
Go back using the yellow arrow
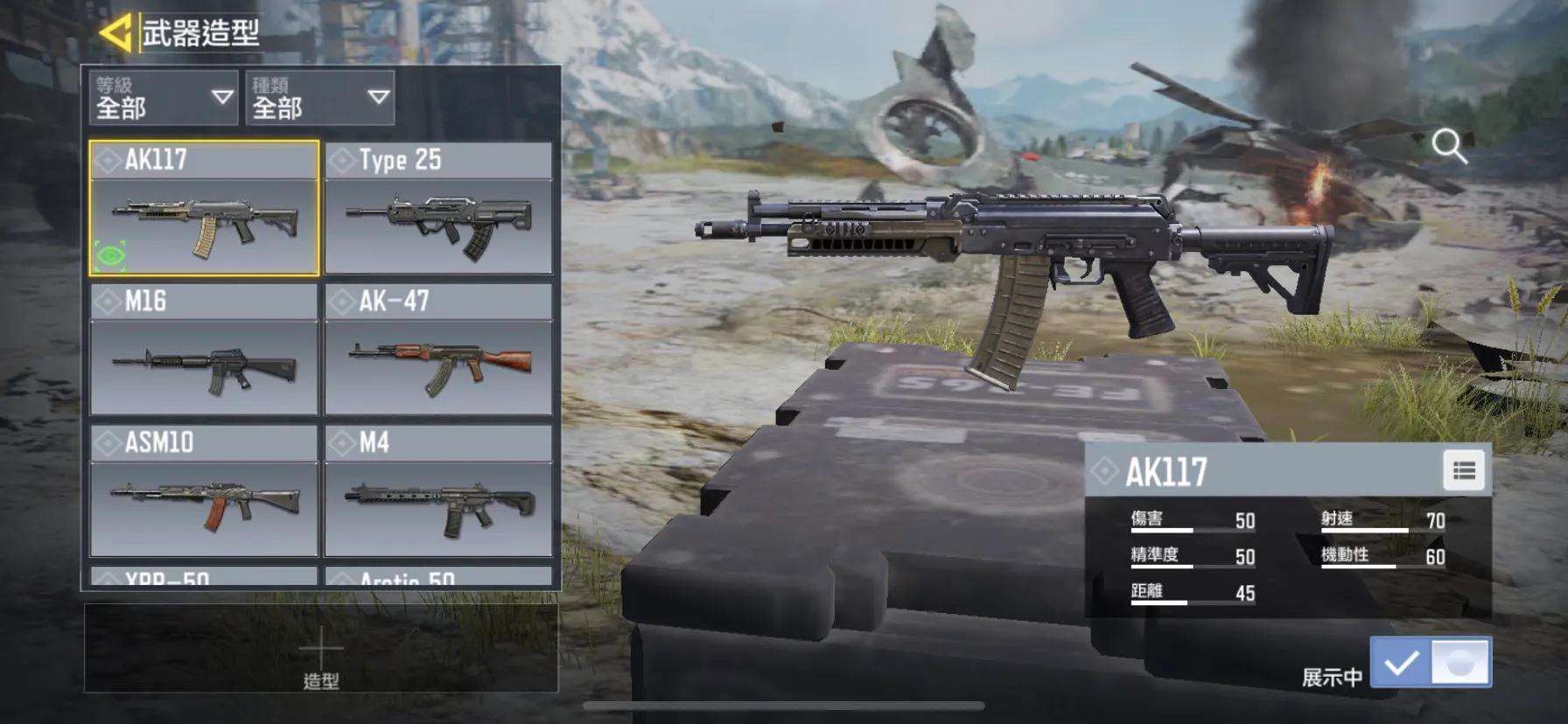[x=115, y=32]
